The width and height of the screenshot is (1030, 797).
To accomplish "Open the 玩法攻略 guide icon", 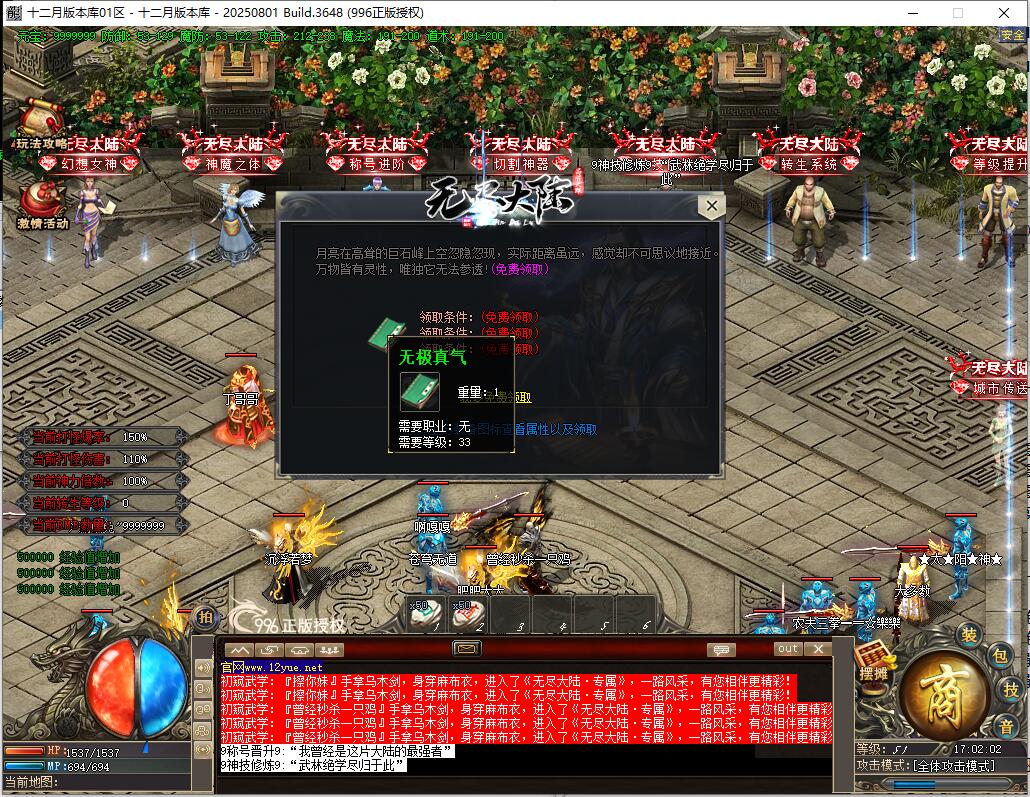I will (40, 123).
